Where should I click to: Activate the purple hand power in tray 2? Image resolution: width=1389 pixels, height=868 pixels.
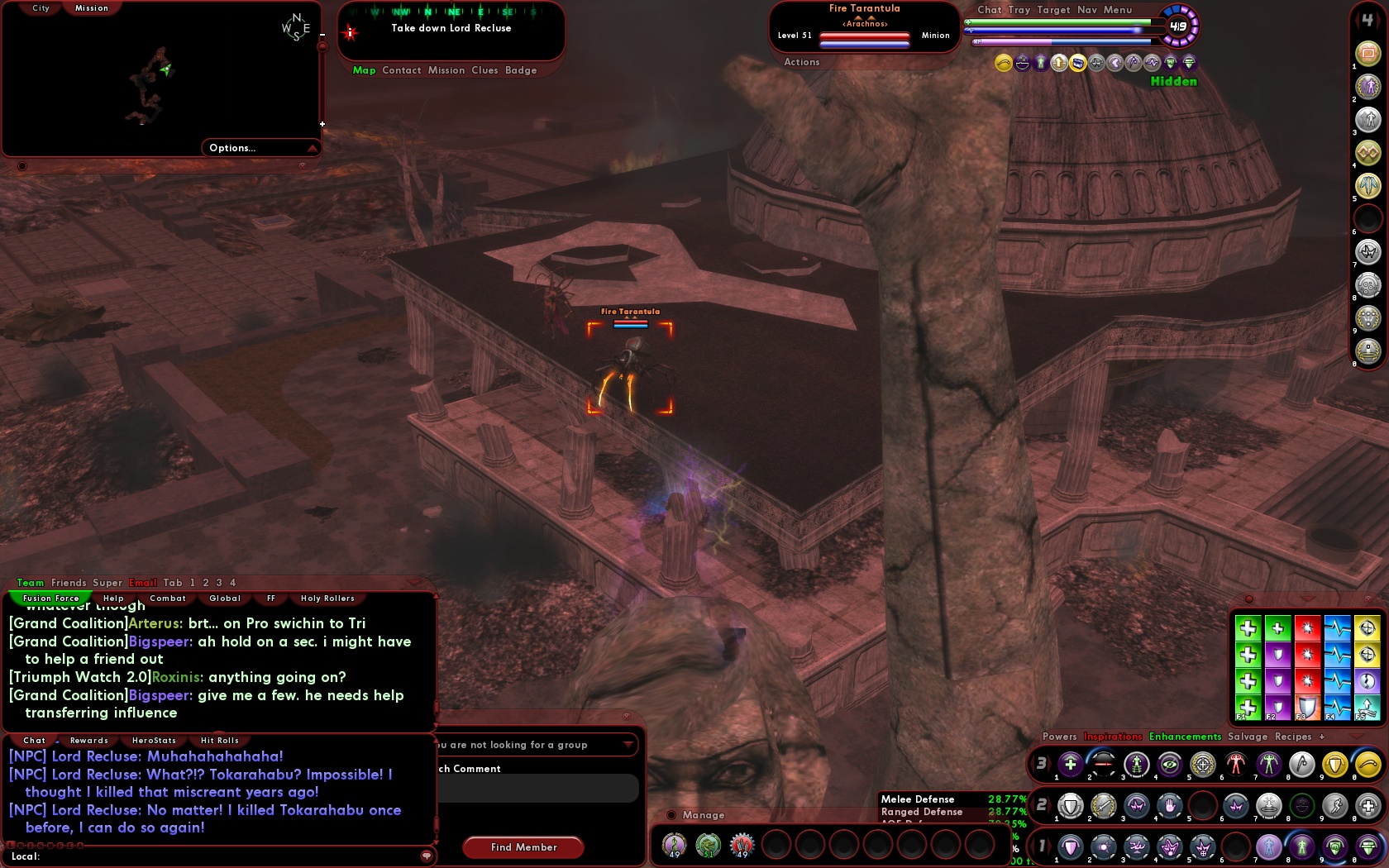1169,807
